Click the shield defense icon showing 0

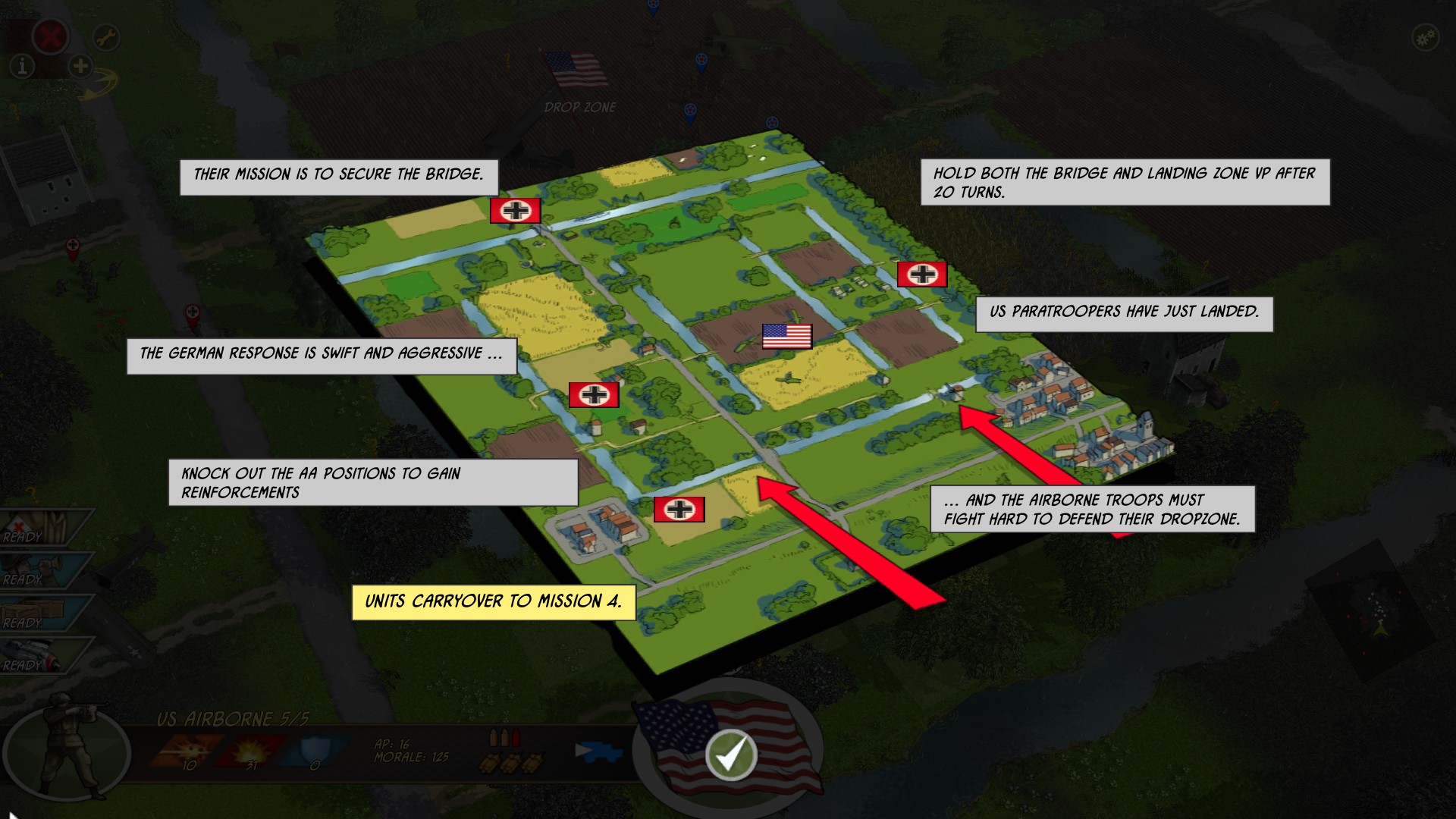[x=311, y=747]
